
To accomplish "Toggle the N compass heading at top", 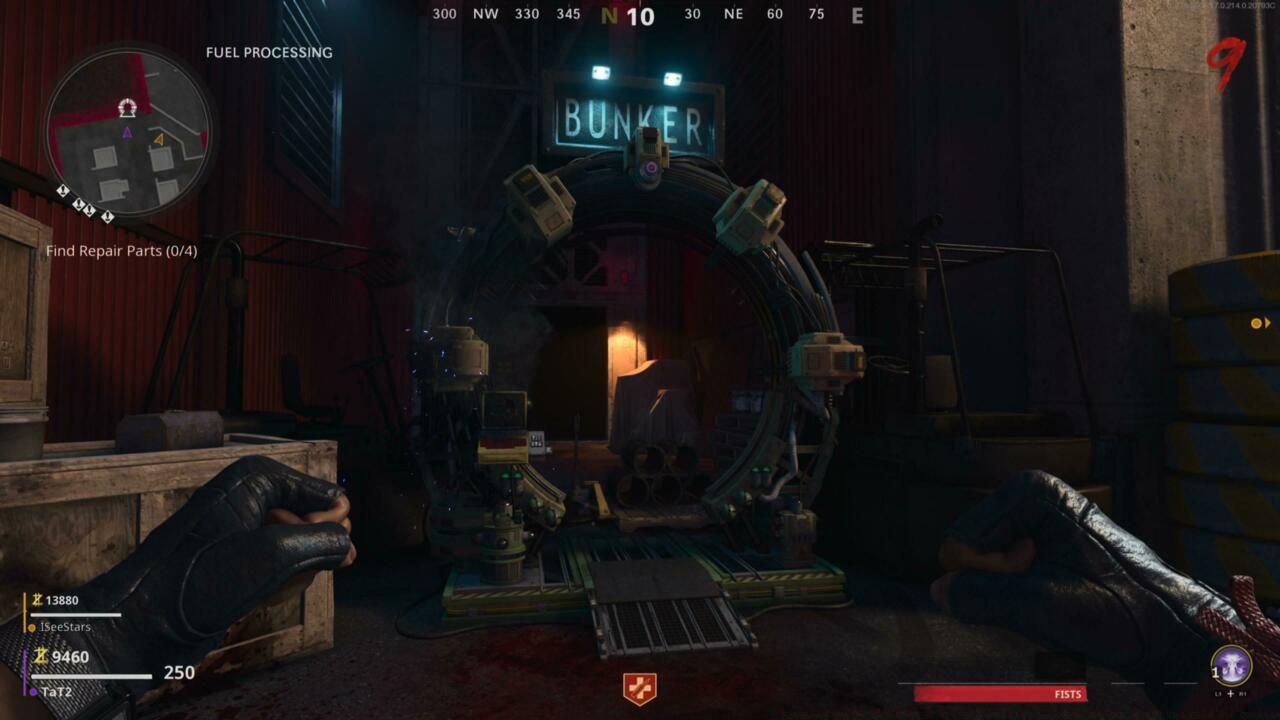I will 608,14.
